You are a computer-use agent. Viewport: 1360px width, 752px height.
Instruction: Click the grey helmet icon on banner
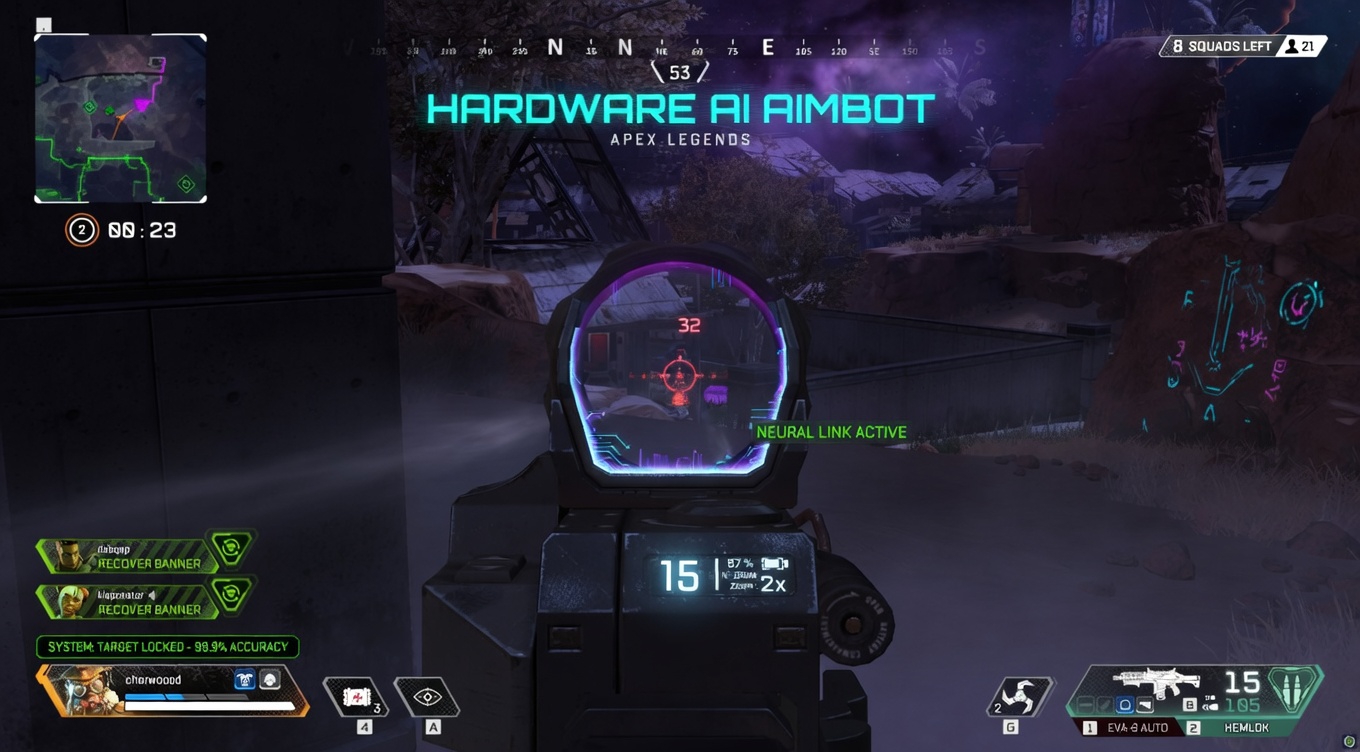tap(270, 680)
